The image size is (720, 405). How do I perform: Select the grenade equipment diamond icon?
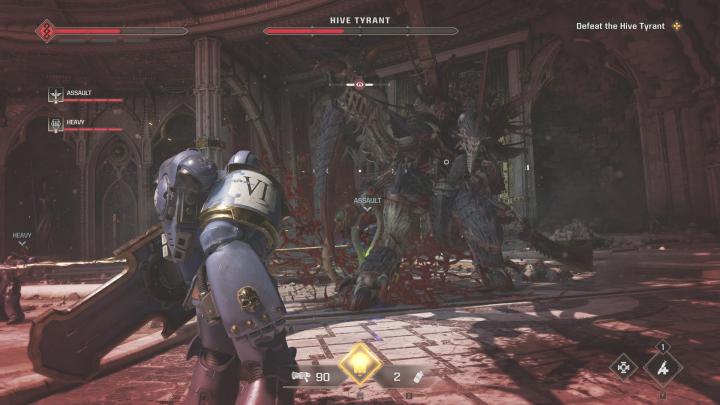[663, 366]
